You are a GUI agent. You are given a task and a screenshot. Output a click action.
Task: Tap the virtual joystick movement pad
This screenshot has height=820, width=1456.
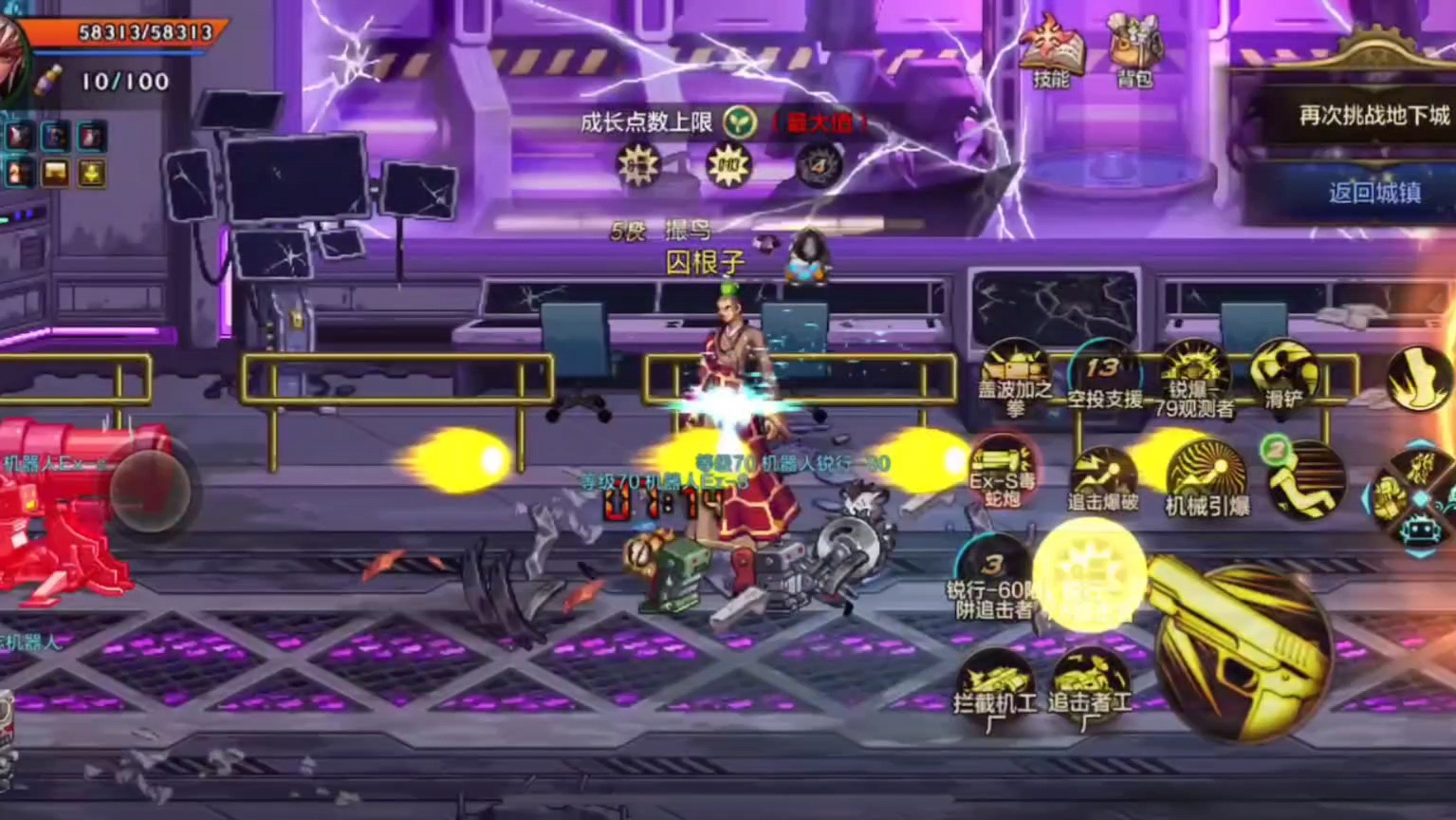click(150, 491)
